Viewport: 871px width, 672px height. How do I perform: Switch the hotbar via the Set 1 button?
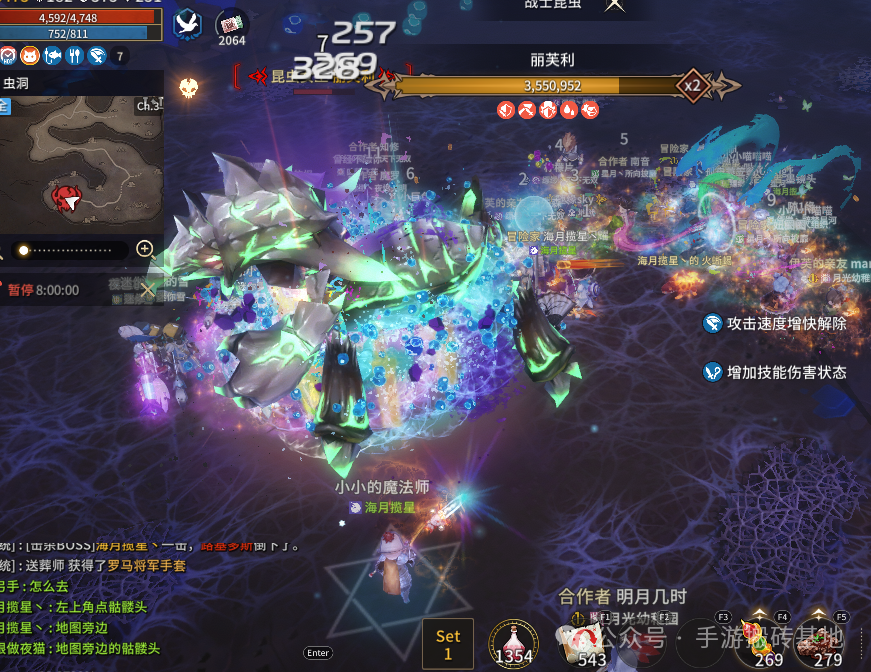point(448,643)
